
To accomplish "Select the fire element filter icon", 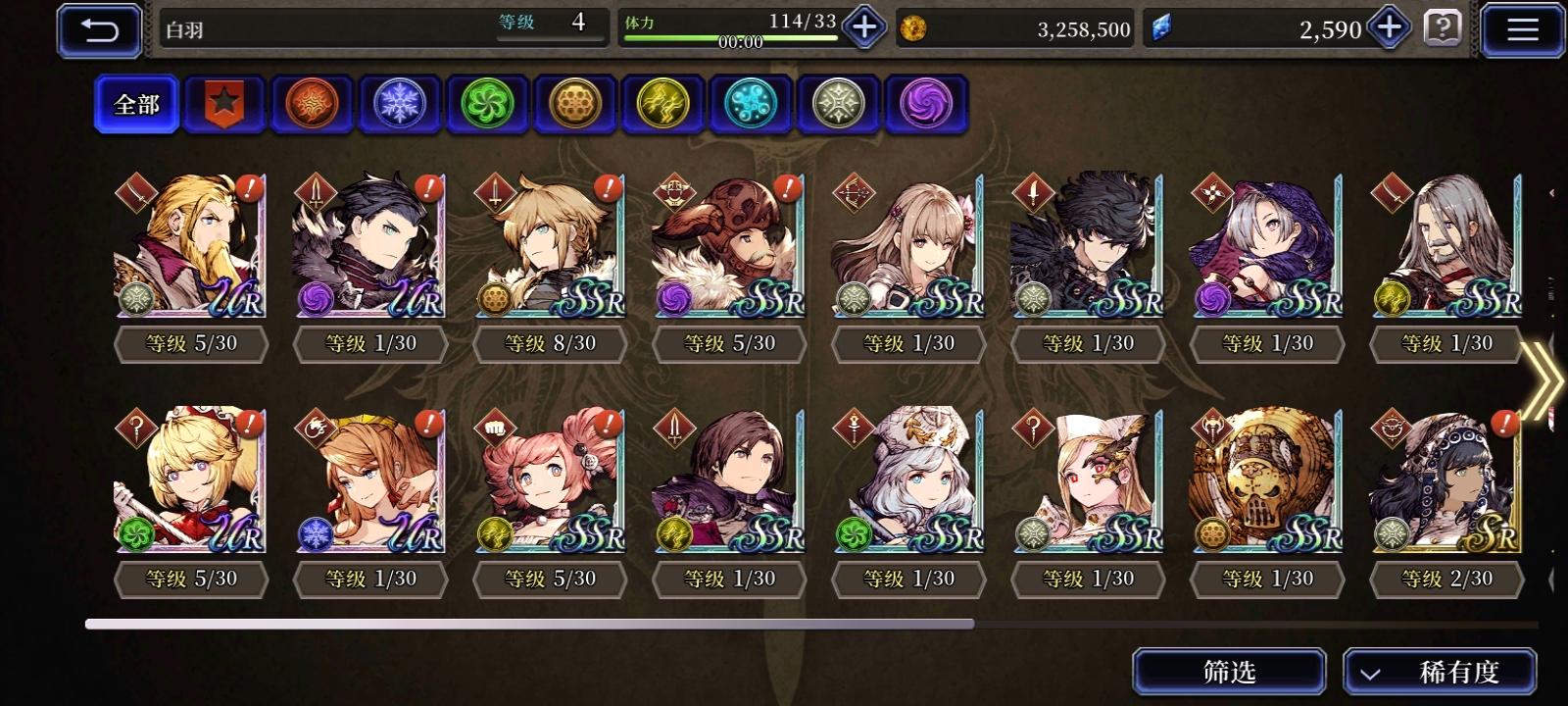I will (311, 103).
